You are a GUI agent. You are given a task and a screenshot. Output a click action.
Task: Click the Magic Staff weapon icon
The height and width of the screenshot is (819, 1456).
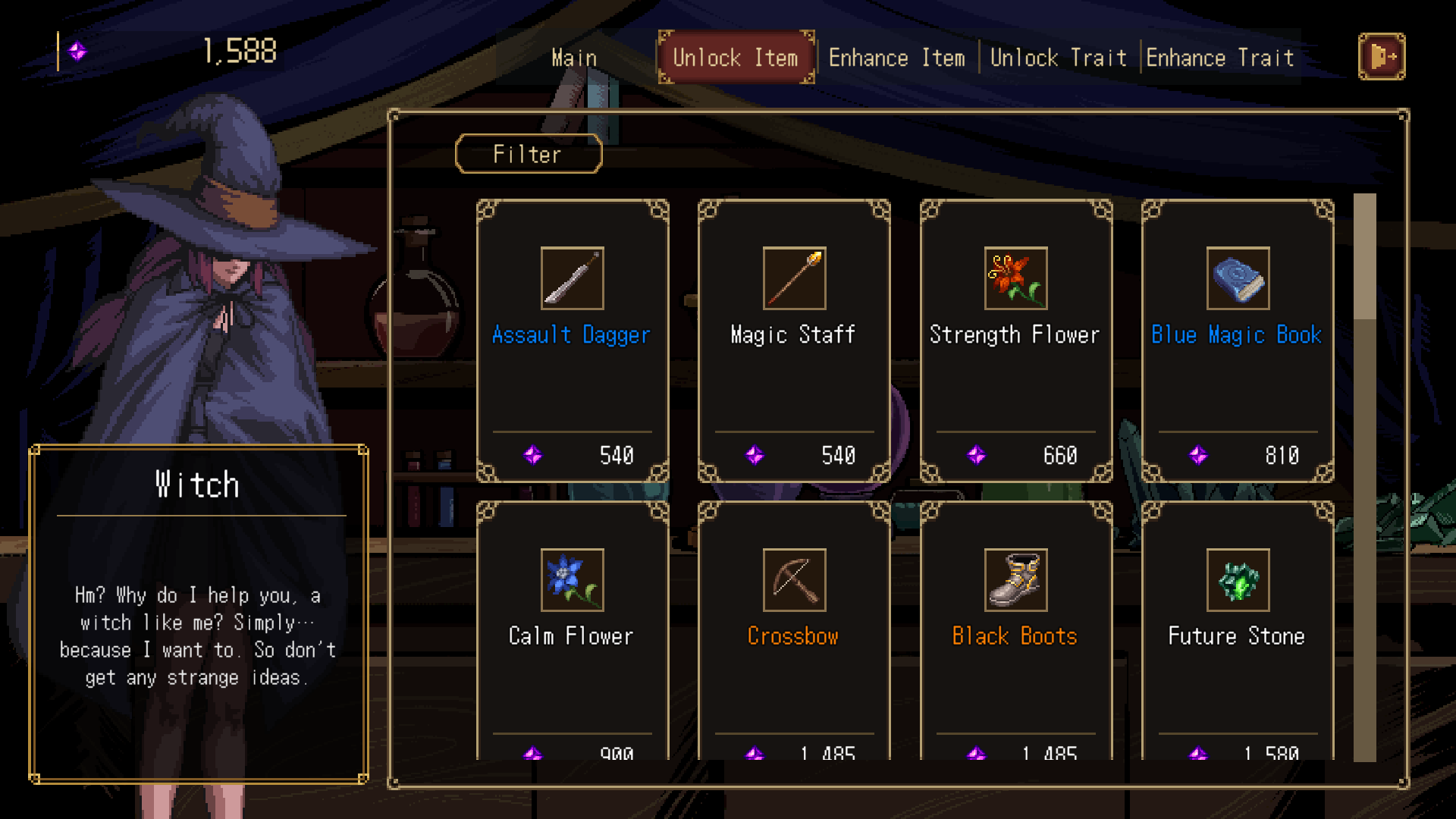[792, 278]
